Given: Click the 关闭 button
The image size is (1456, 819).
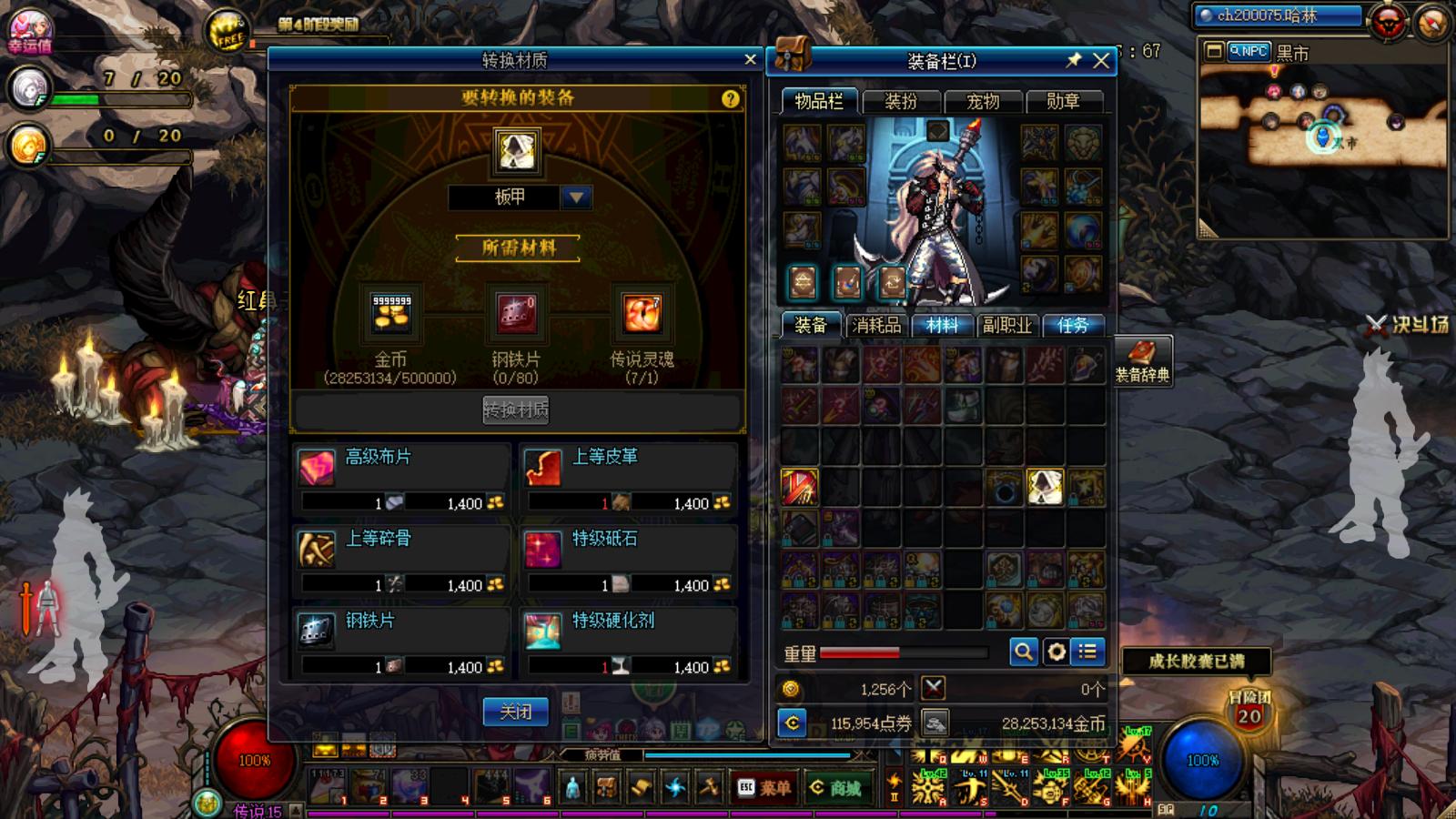Looking at the screenshot, I should click(515, 712).
